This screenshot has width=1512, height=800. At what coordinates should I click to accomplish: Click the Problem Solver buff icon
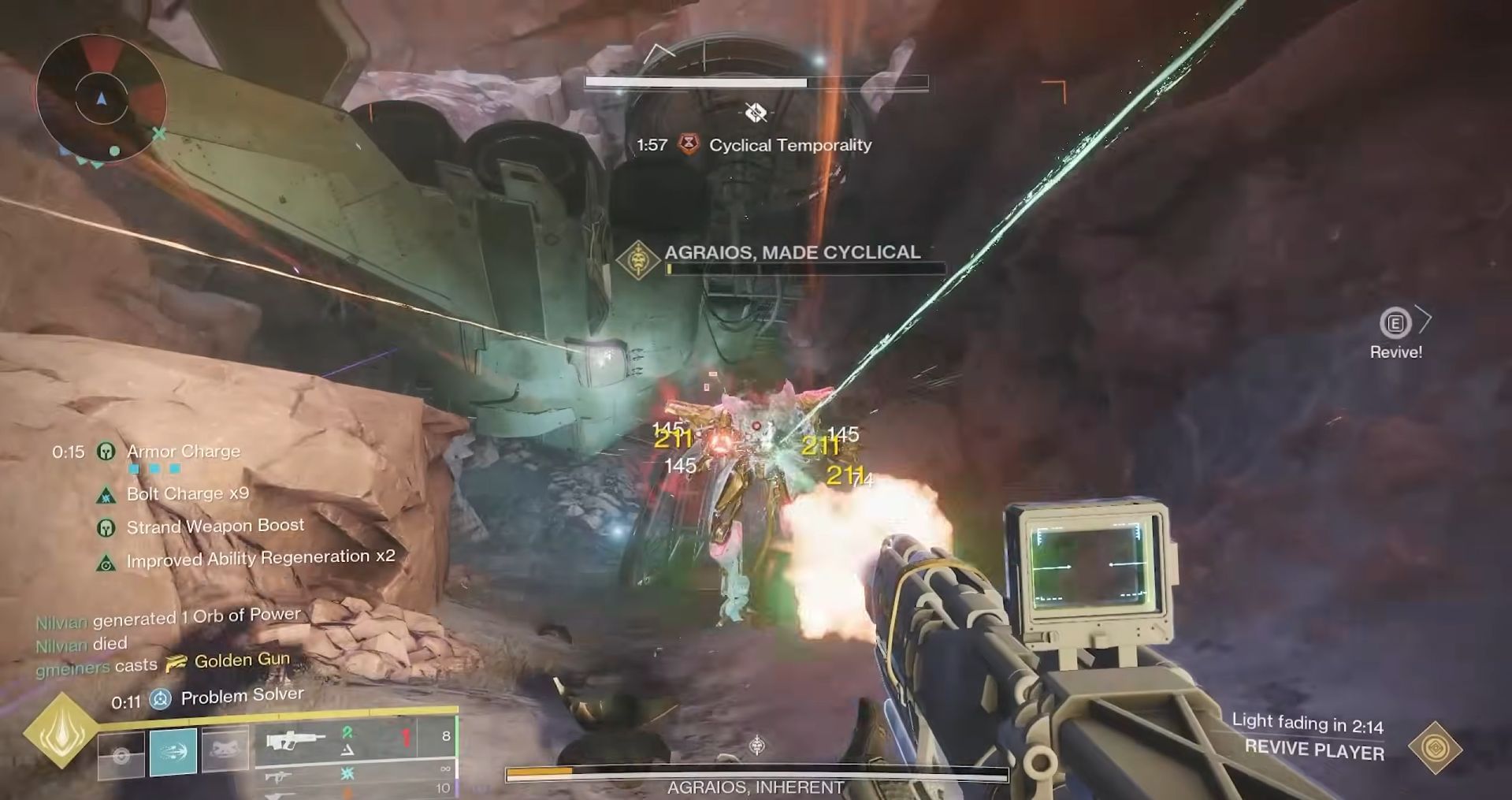coord(161,698)
